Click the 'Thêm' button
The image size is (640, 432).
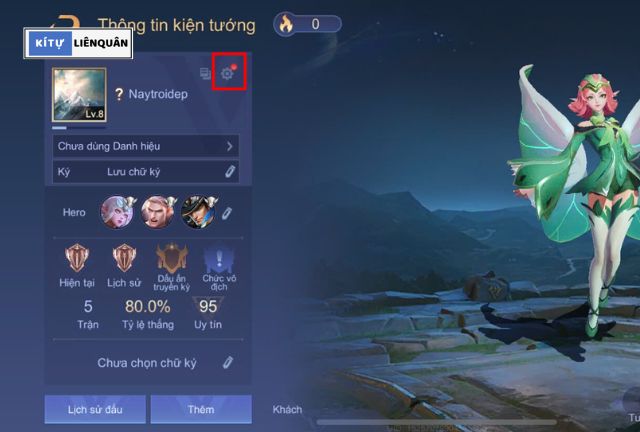point(201,409)
